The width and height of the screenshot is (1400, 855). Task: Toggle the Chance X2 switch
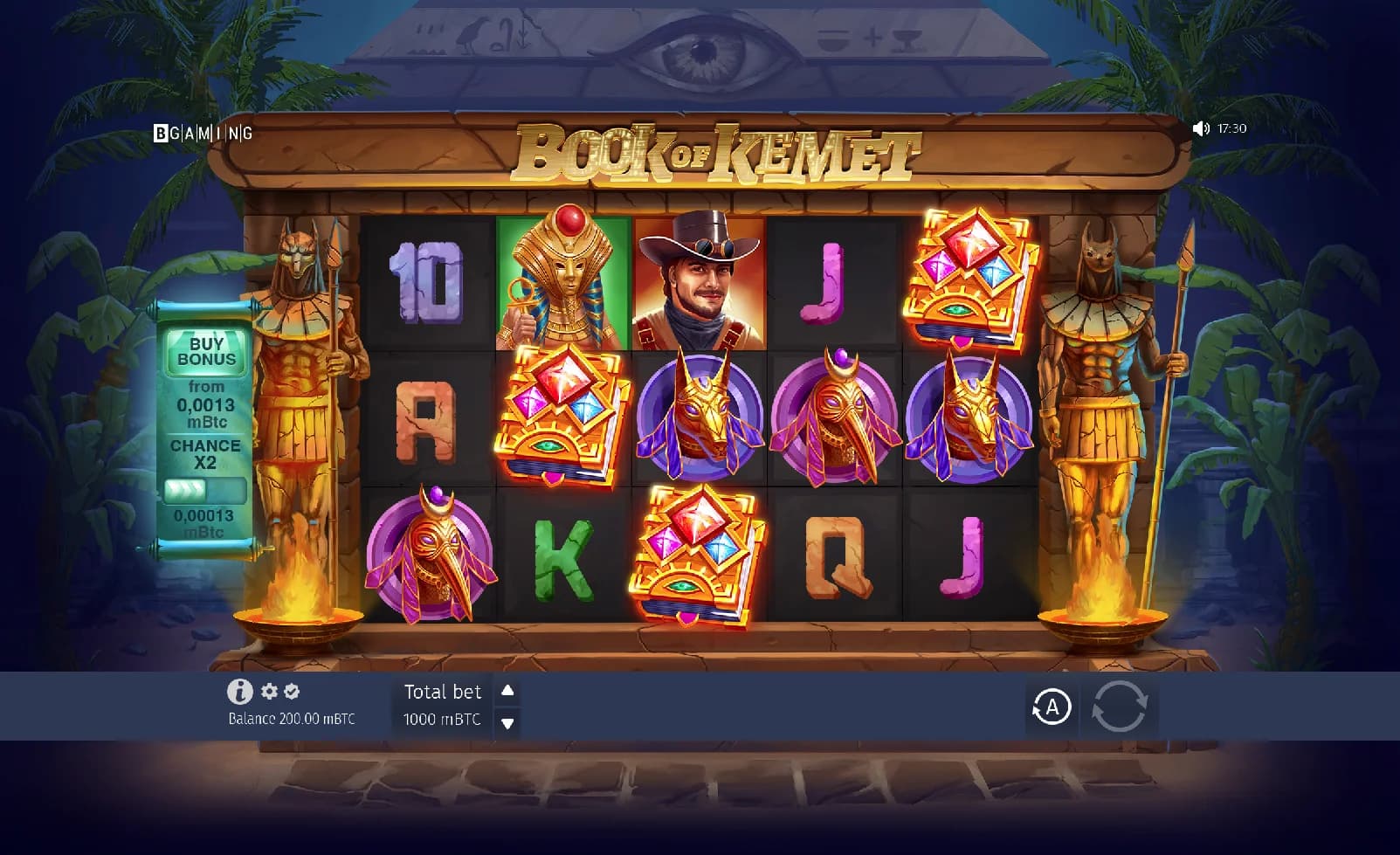204,490
